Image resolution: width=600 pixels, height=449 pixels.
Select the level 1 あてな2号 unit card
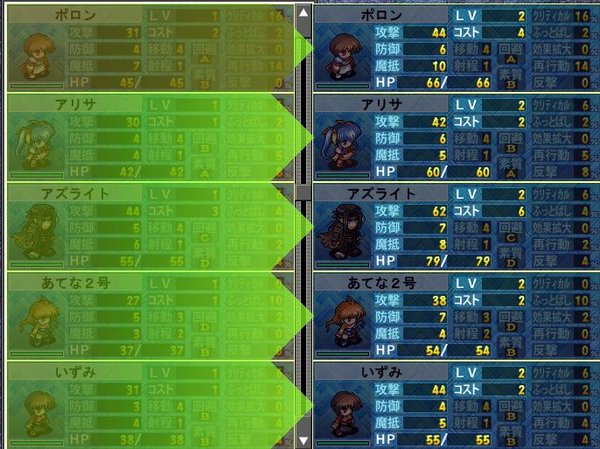point(150,316)
